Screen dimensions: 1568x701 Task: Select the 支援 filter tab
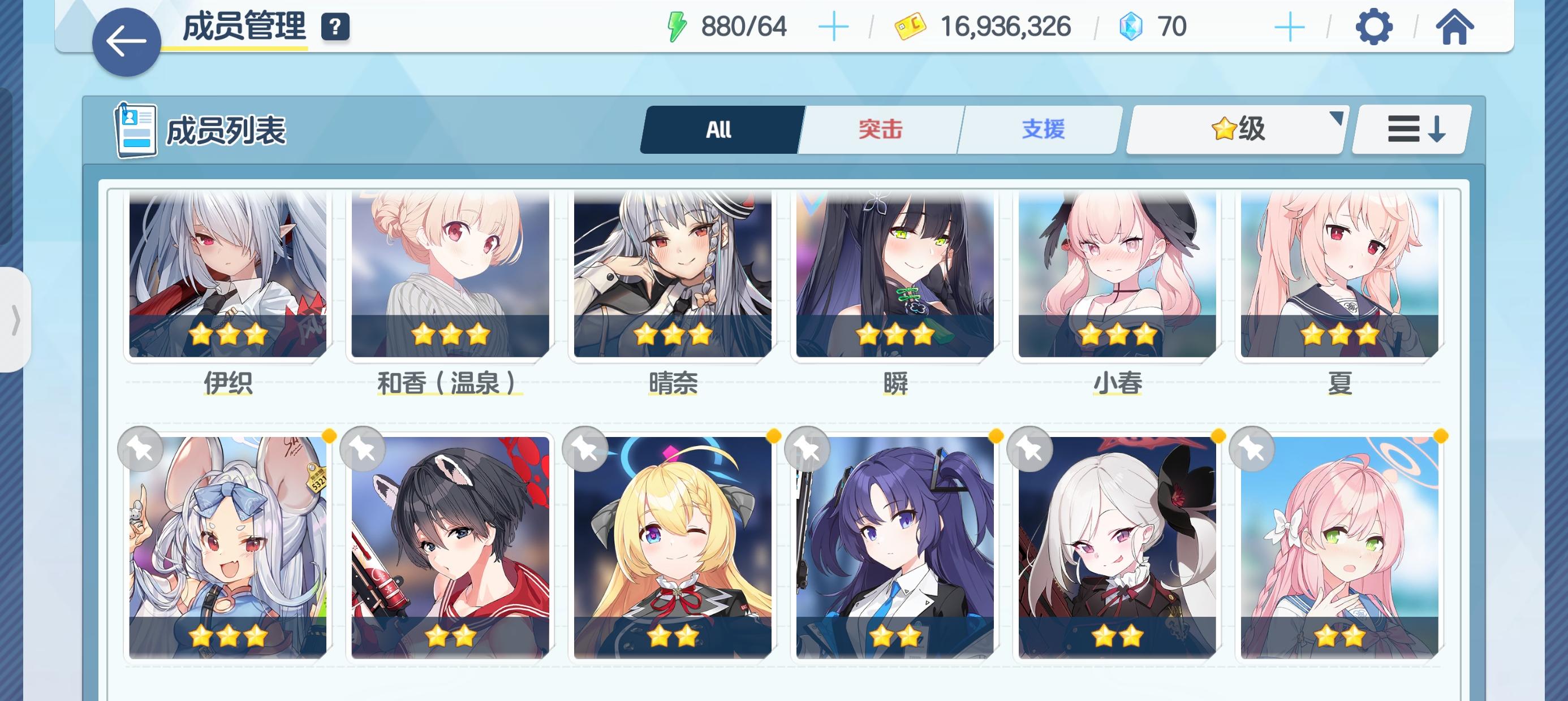(x=1041, y=129)
